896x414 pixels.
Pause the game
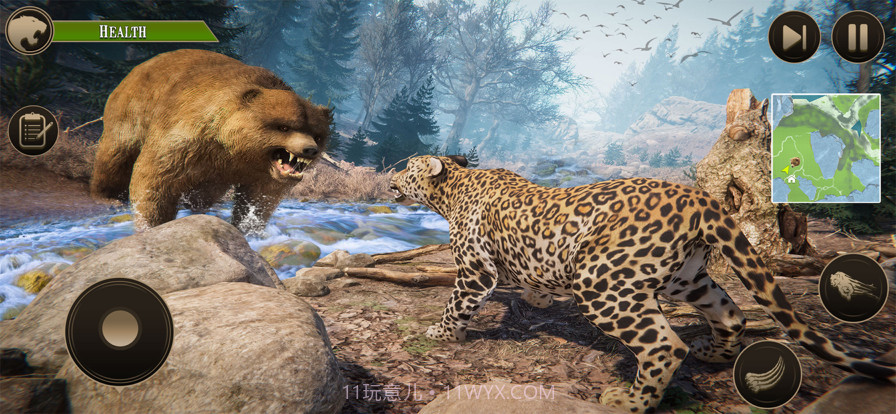[x=857, y=37]
